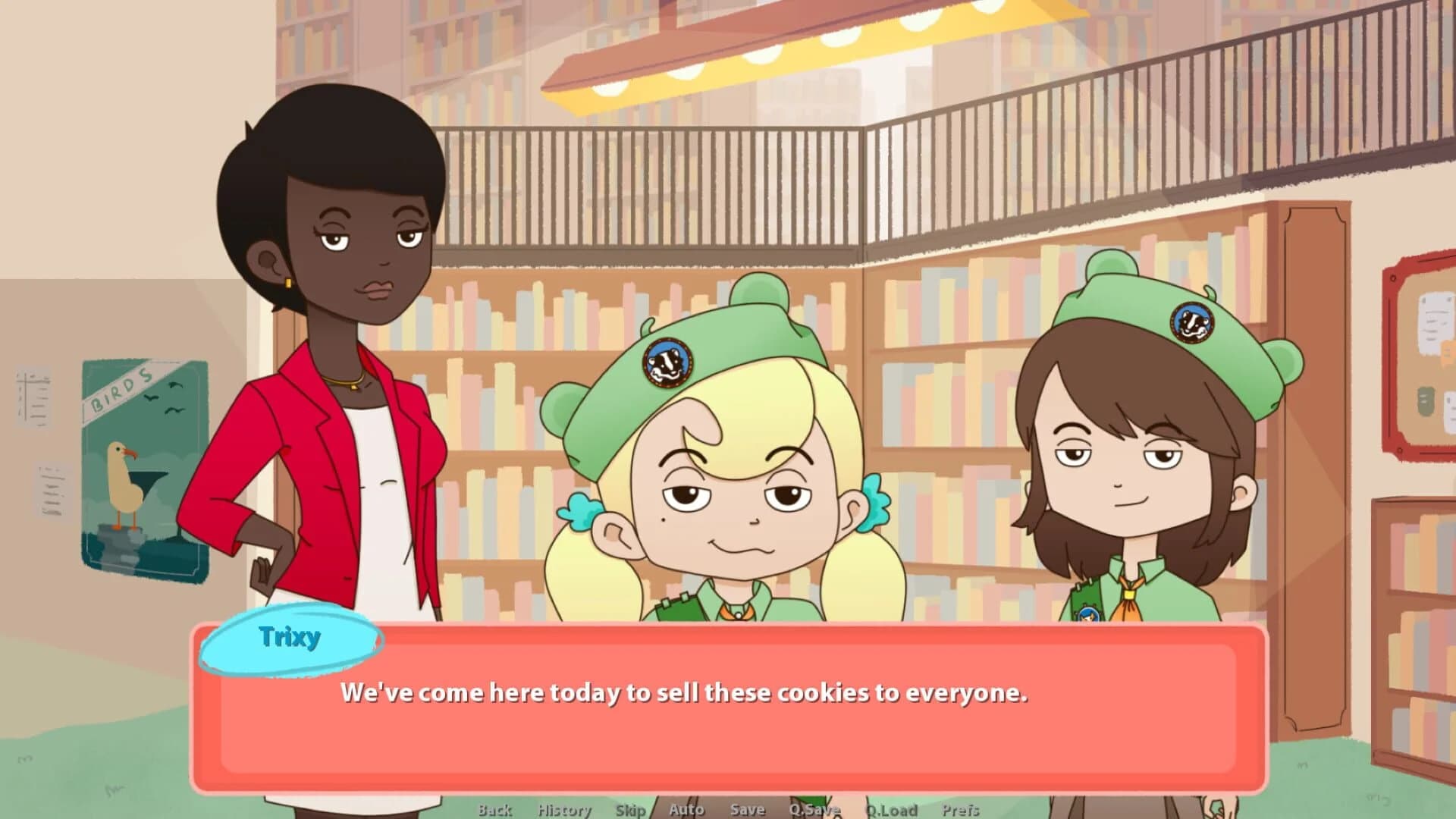Click the gold necklace on the troop leader

350,383
